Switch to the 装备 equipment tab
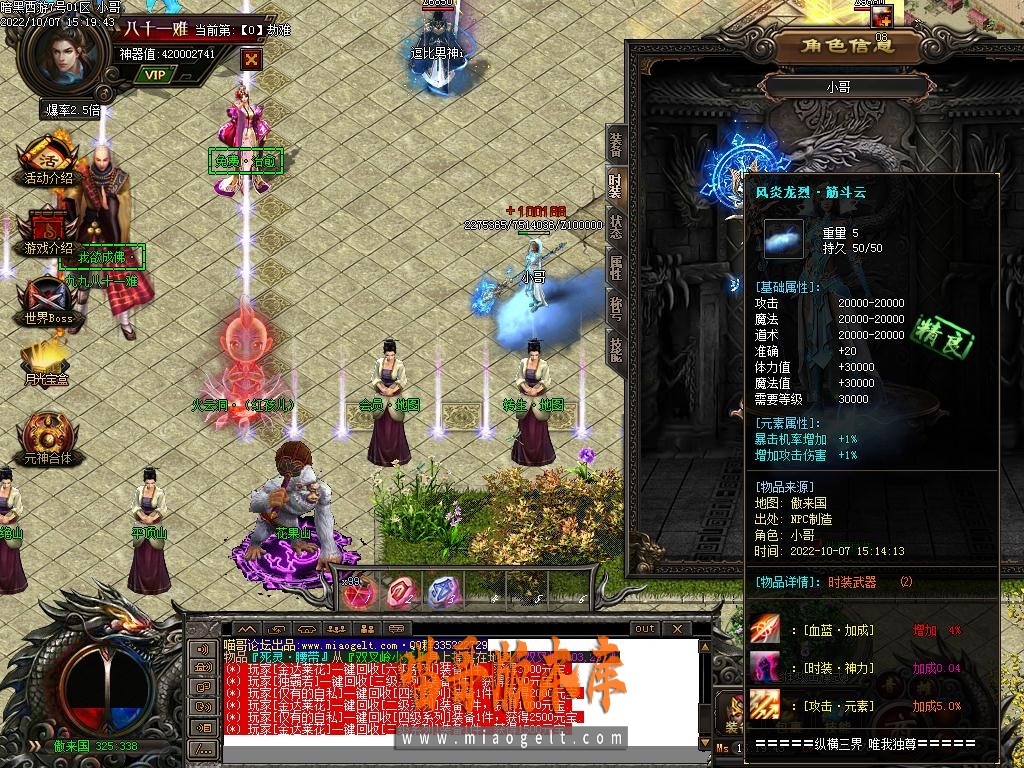This screenshot has height=768, width=1024. (x=616, y=147)
